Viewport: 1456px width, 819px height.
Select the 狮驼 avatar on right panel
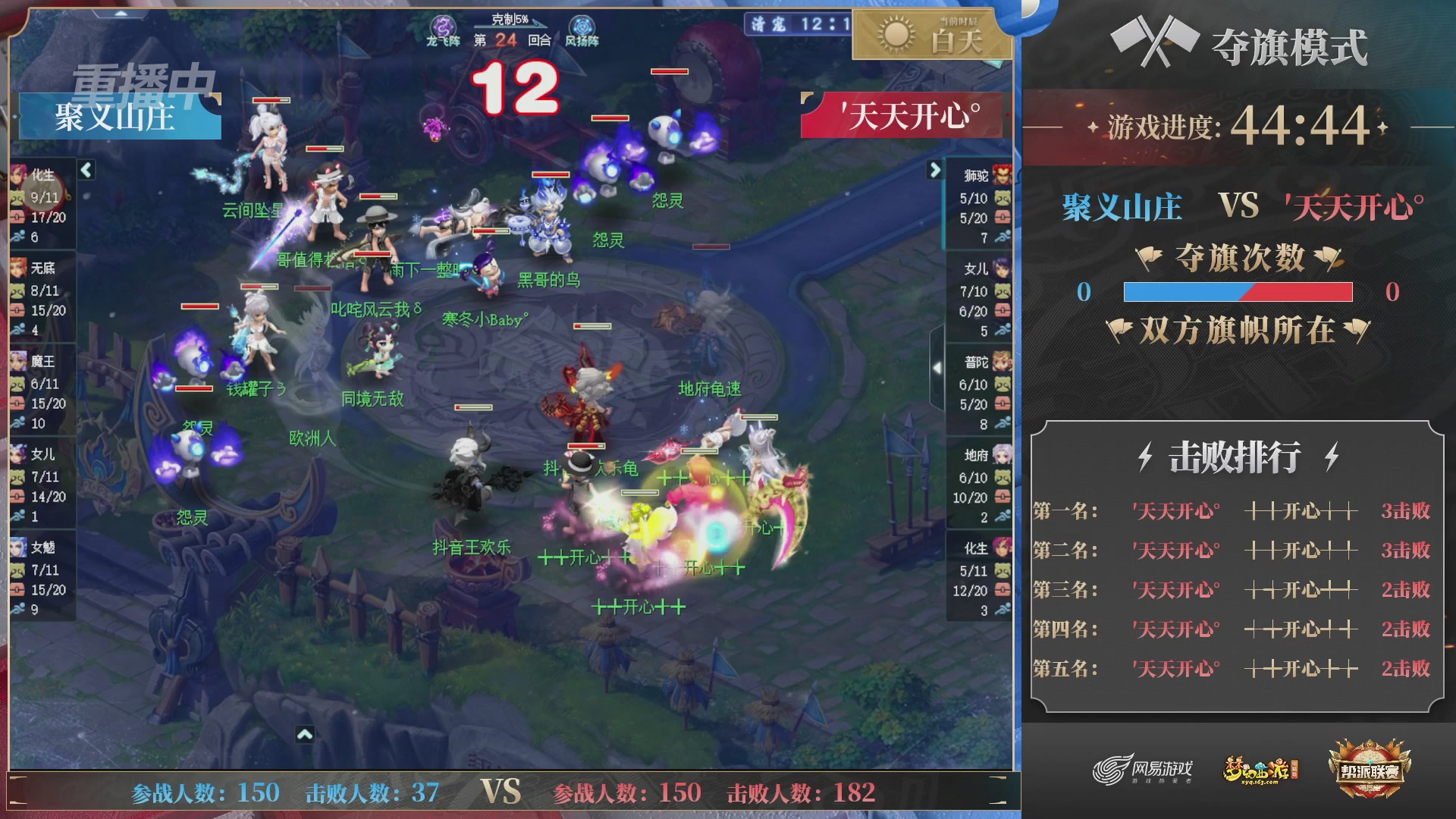[1001, 174]
